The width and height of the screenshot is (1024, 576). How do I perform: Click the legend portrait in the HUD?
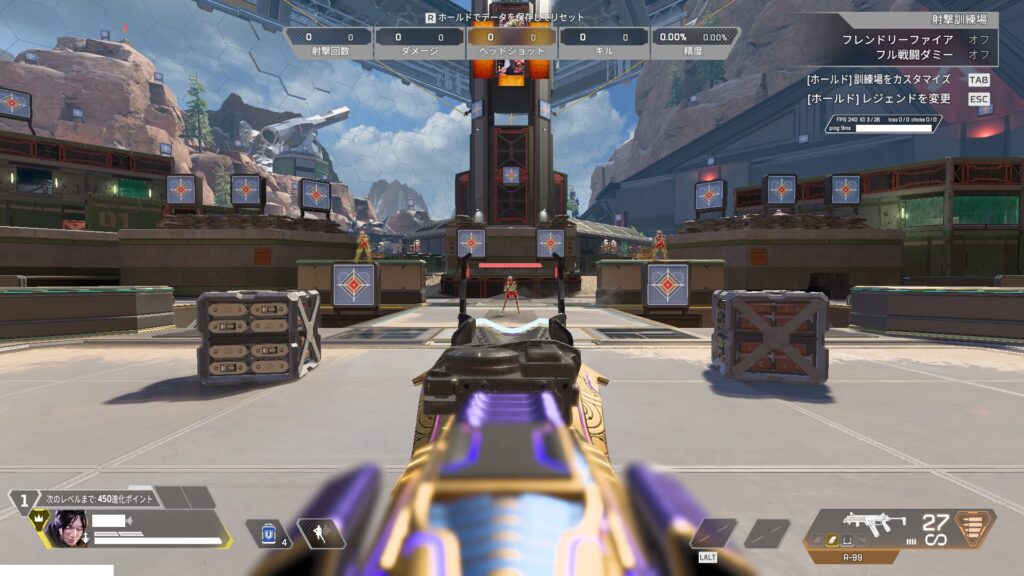[x=65, y=528]
